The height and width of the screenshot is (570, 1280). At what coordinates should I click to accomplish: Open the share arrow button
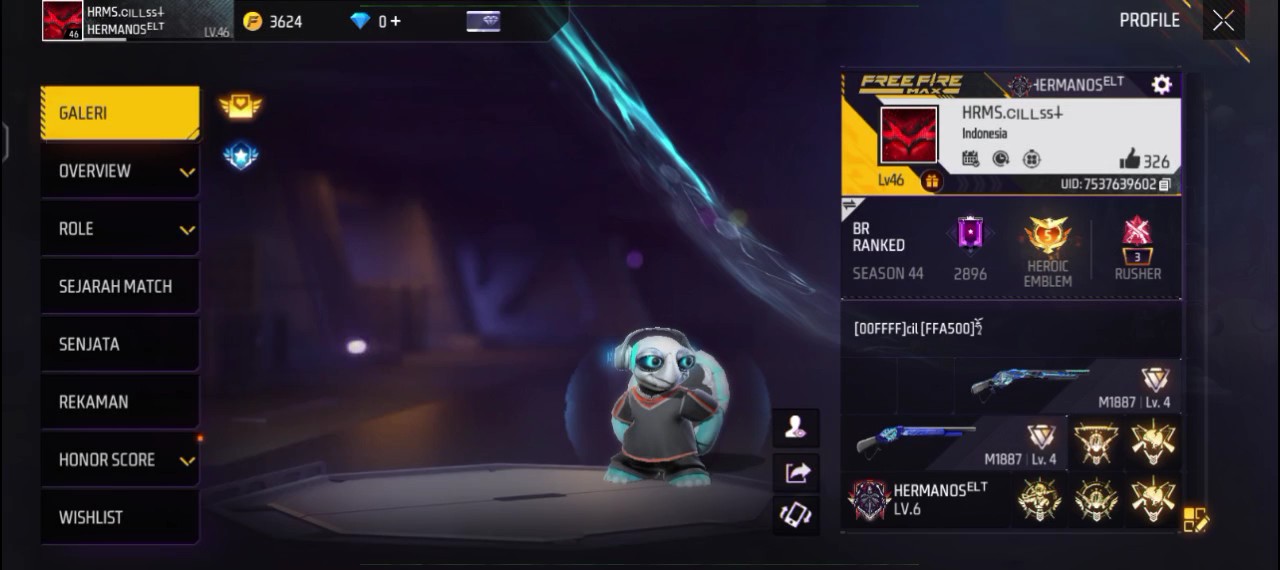tap(796, 472)
